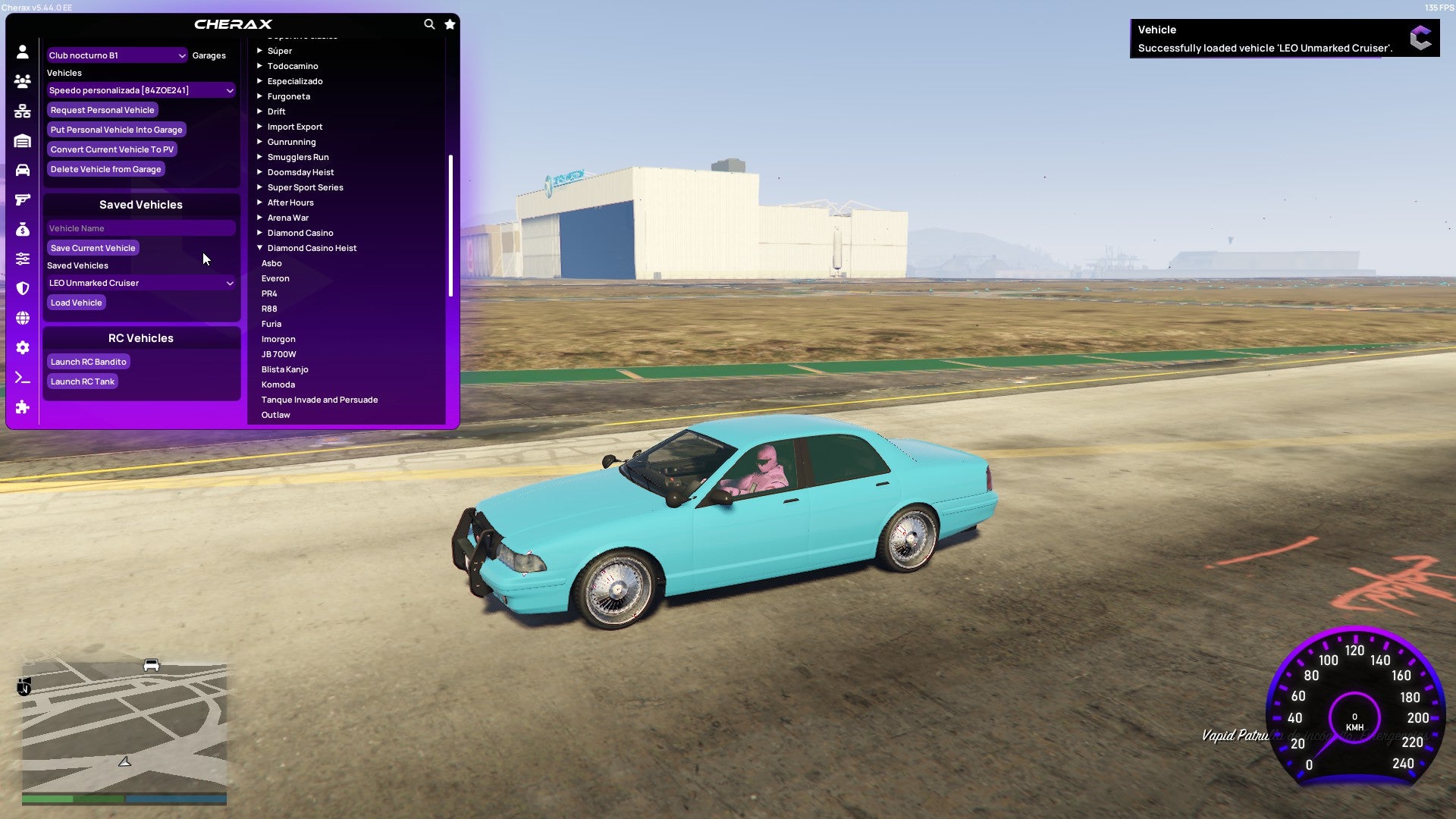Click Convert Current Vehicle To PV

coord(111,149)
